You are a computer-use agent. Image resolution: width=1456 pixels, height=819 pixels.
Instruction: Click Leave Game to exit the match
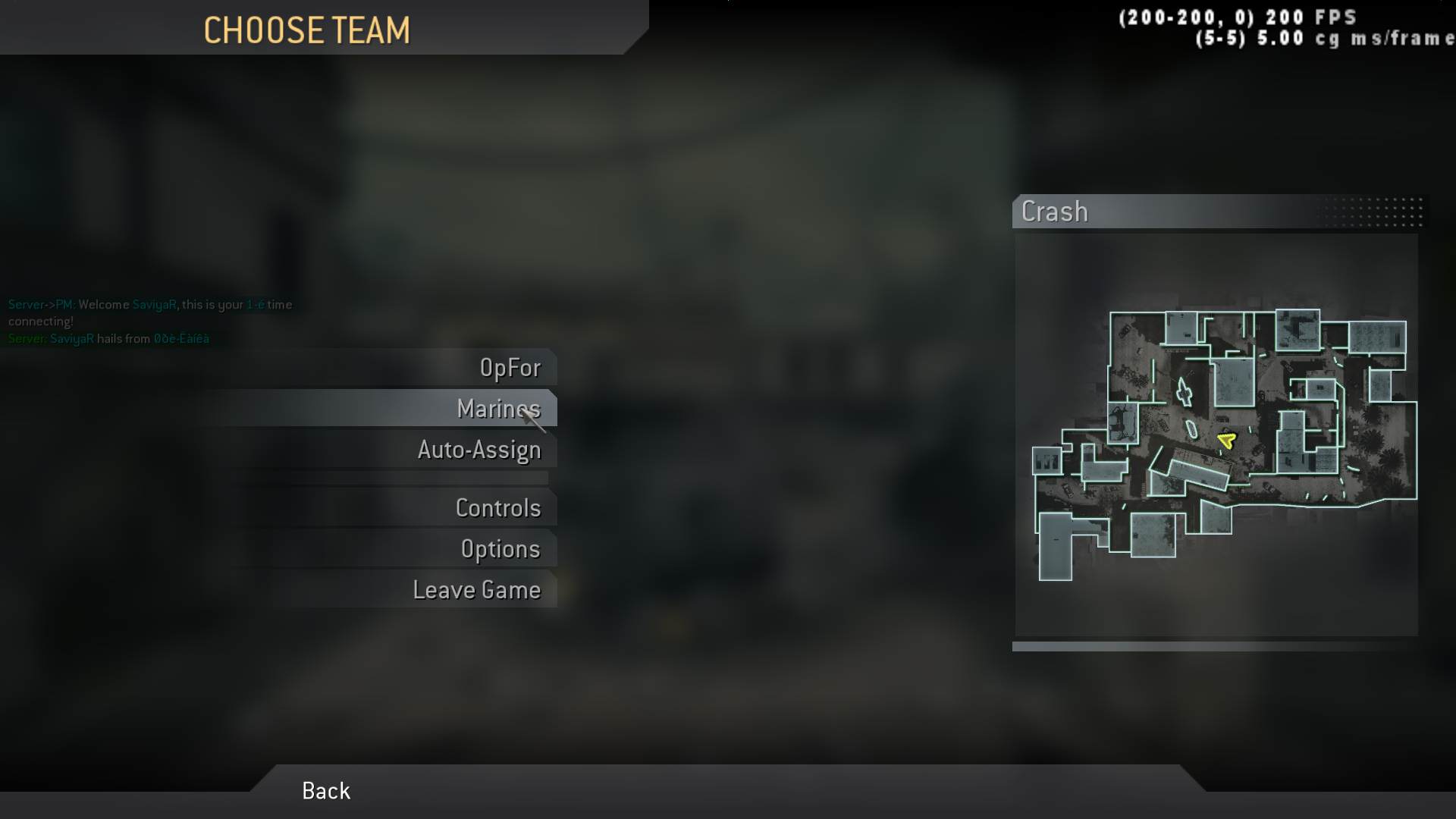coord(477,589)
